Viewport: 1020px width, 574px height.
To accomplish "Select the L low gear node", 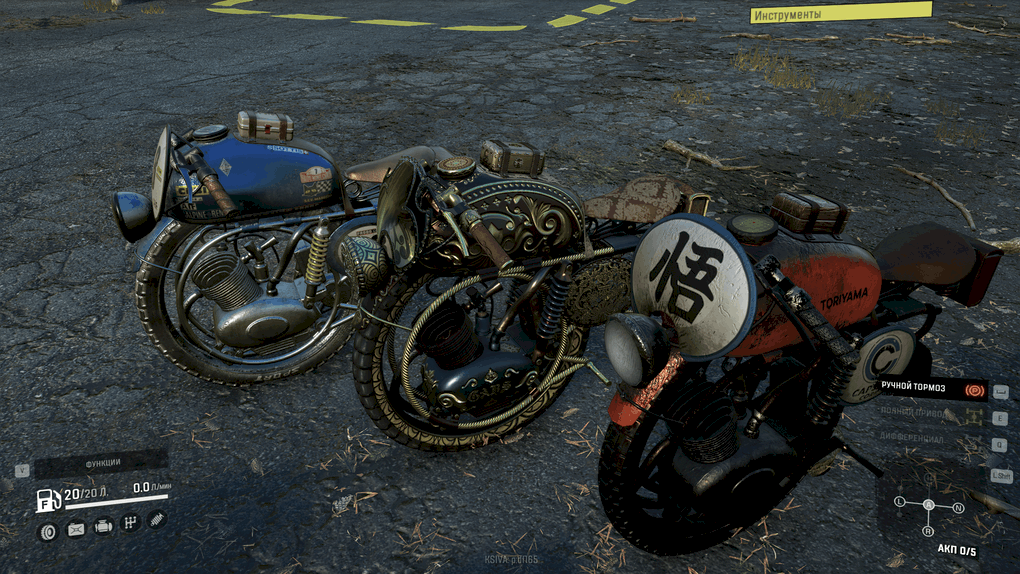I will pos(899,500).
